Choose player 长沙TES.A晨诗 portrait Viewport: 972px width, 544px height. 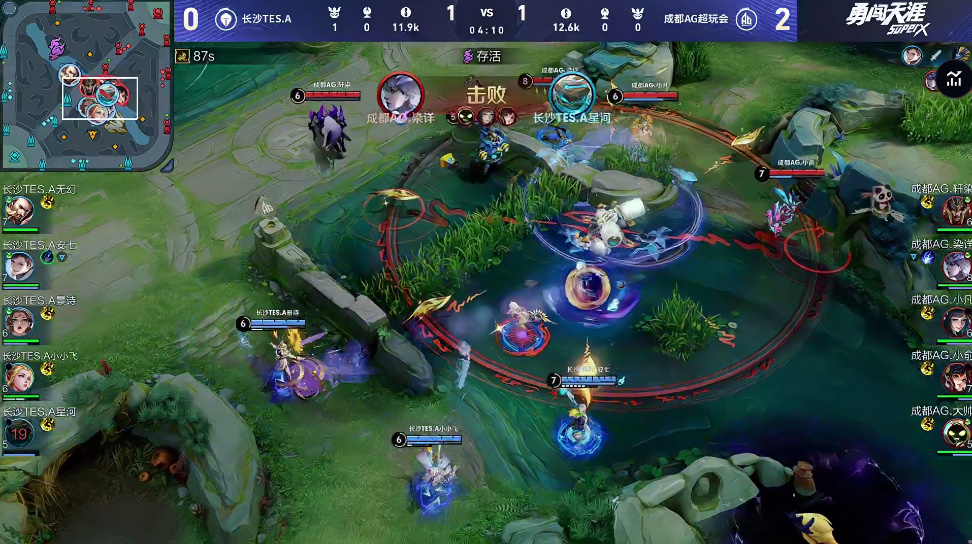[20, 321]
